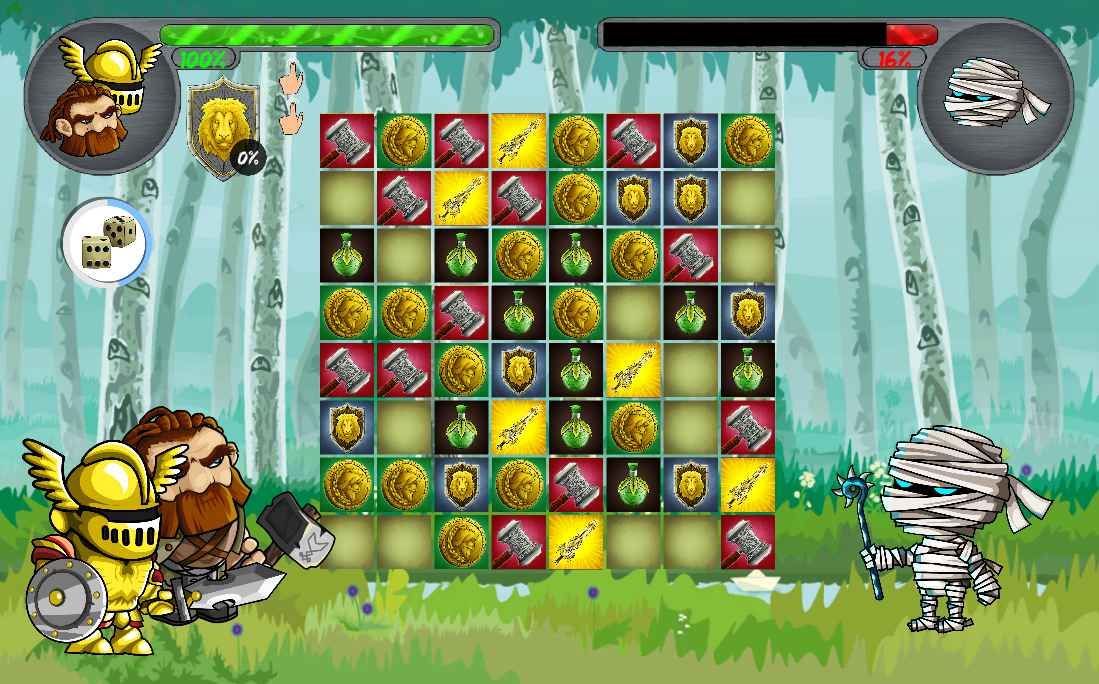This screenshot has height=684, width=1099.
Task: Roll the dice button
Action: [106, 242]
